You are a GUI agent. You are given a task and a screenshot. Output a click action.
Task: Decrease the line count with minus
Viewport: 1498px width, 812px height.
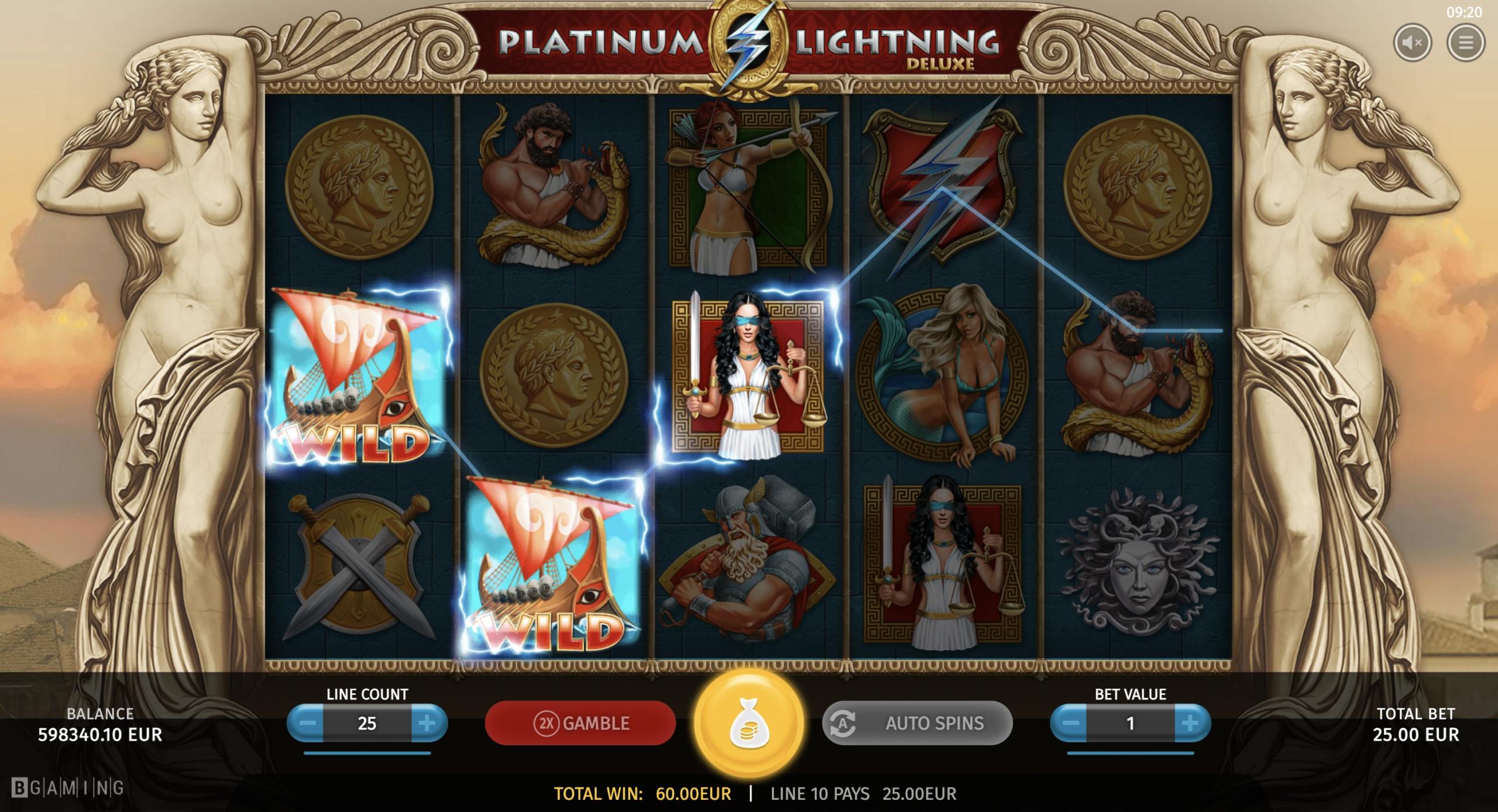[x=307, y=724]
